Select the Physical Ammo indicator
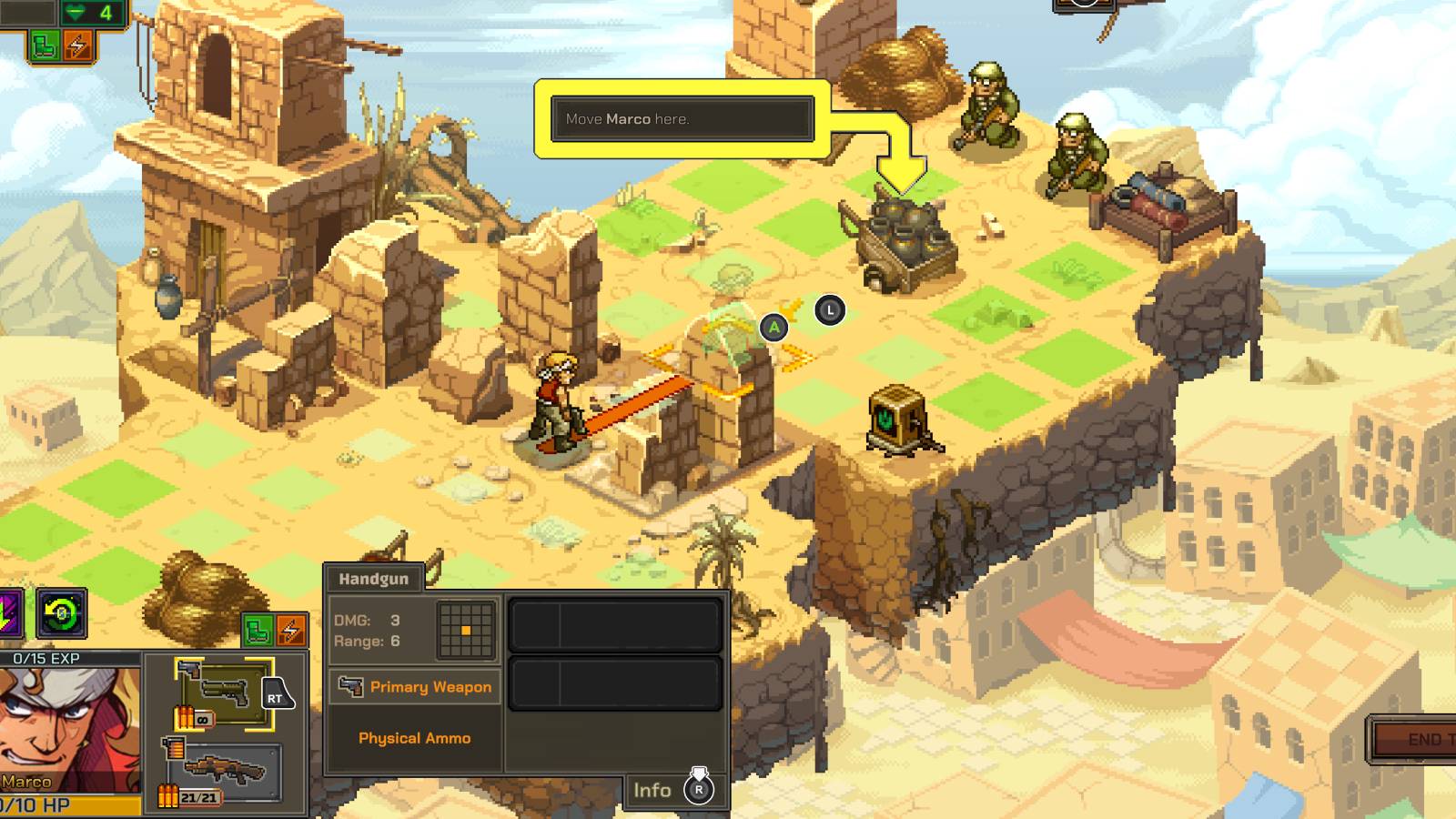Screen dimensions: 1456x819 pos(416,738)
